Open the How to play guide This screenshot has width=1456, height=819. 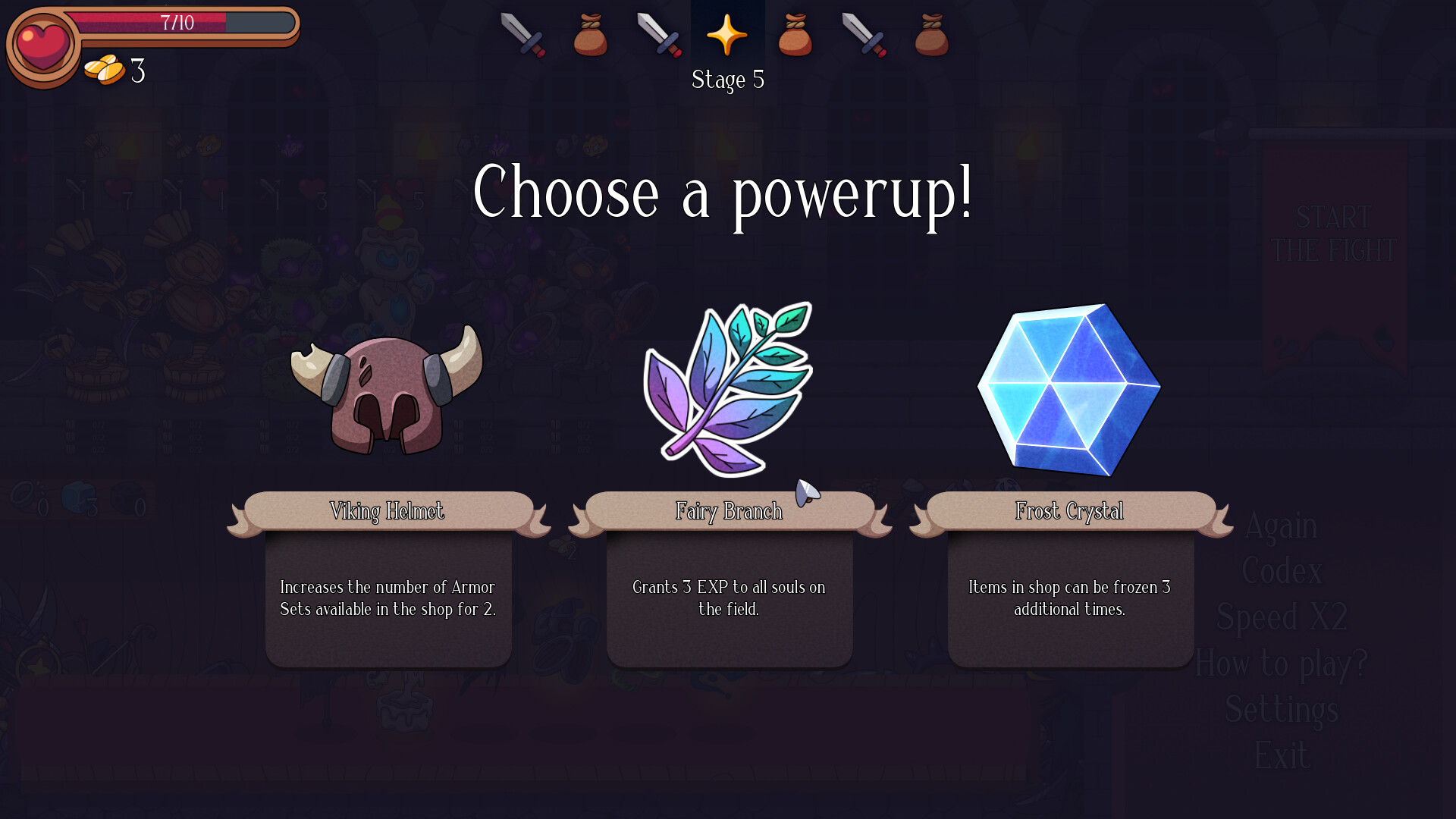tap(1281, 663)
